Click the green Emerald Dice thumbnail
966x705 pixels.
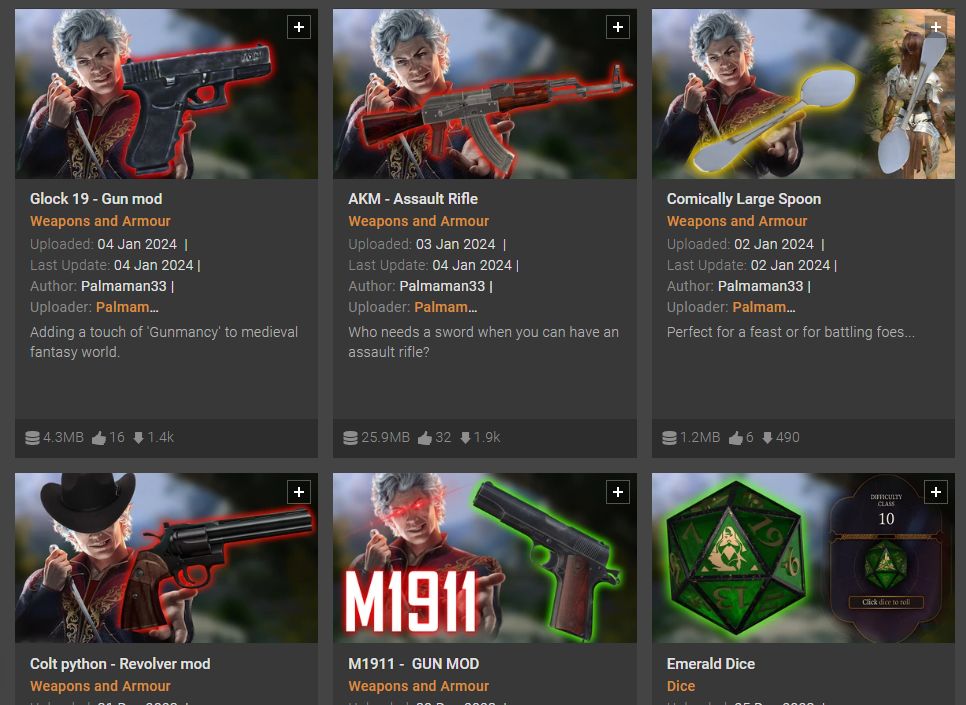(x=803, y=558)
